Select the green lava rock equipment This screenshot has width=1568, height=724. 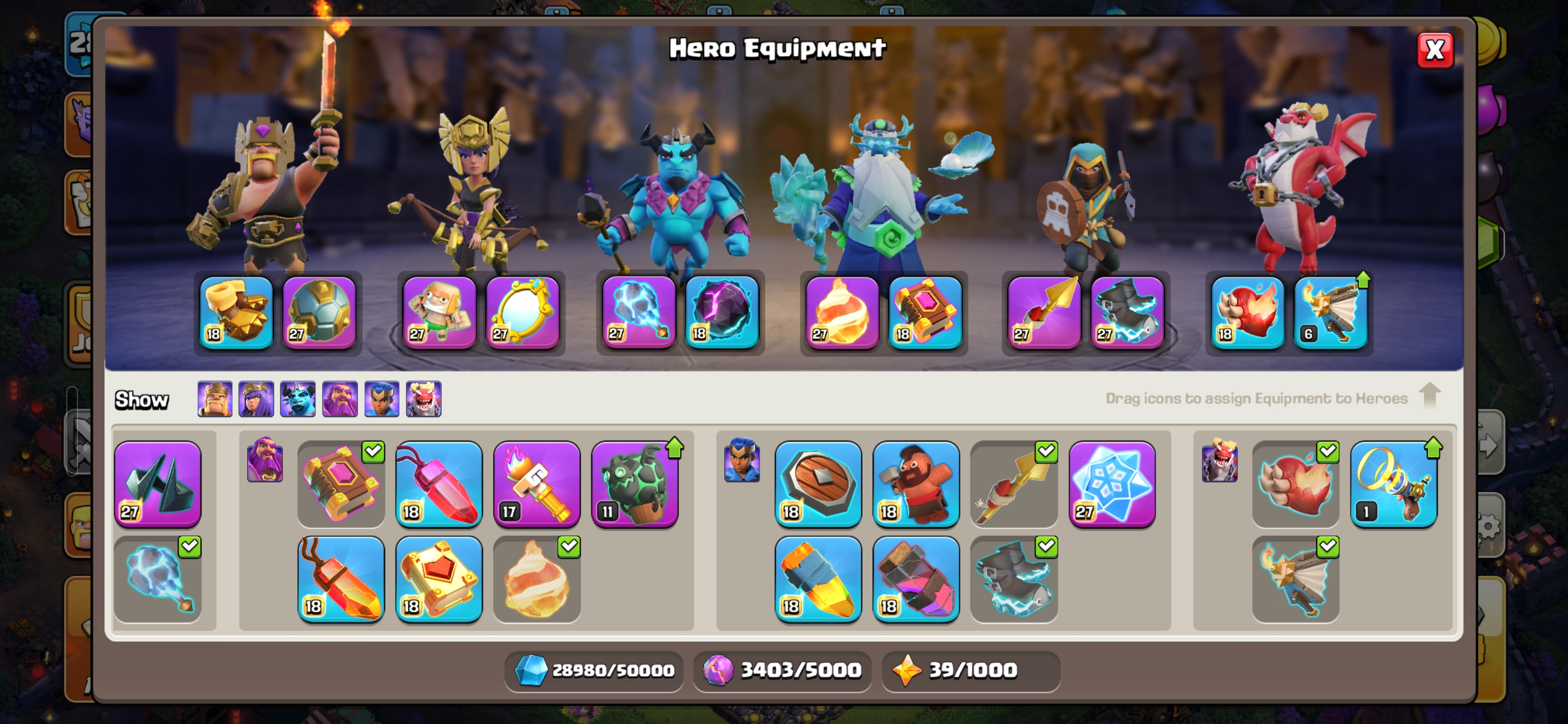[x=635, y=484]
